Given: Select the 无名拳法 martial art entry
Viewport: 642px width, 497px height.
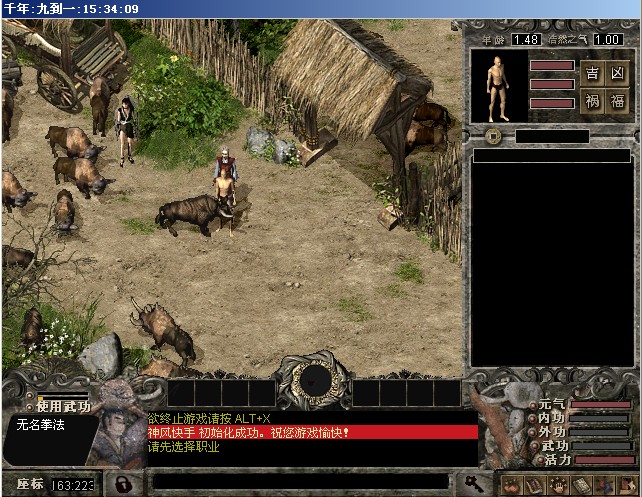Looking at the screenshot, I should click(x=40, y=424).
